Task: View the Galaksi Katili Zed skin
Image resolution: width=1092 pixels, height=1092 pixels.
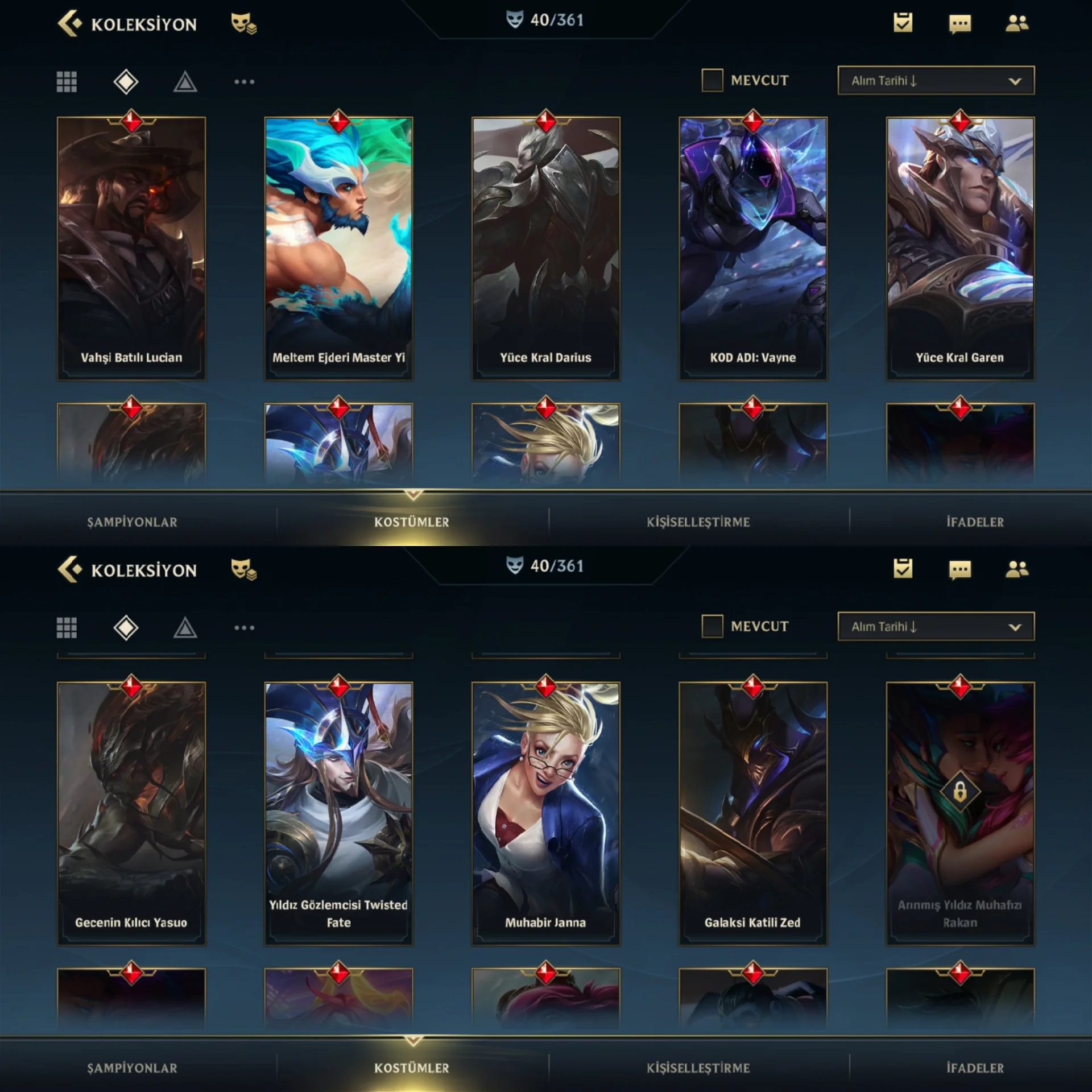Action: click(752, 813)
